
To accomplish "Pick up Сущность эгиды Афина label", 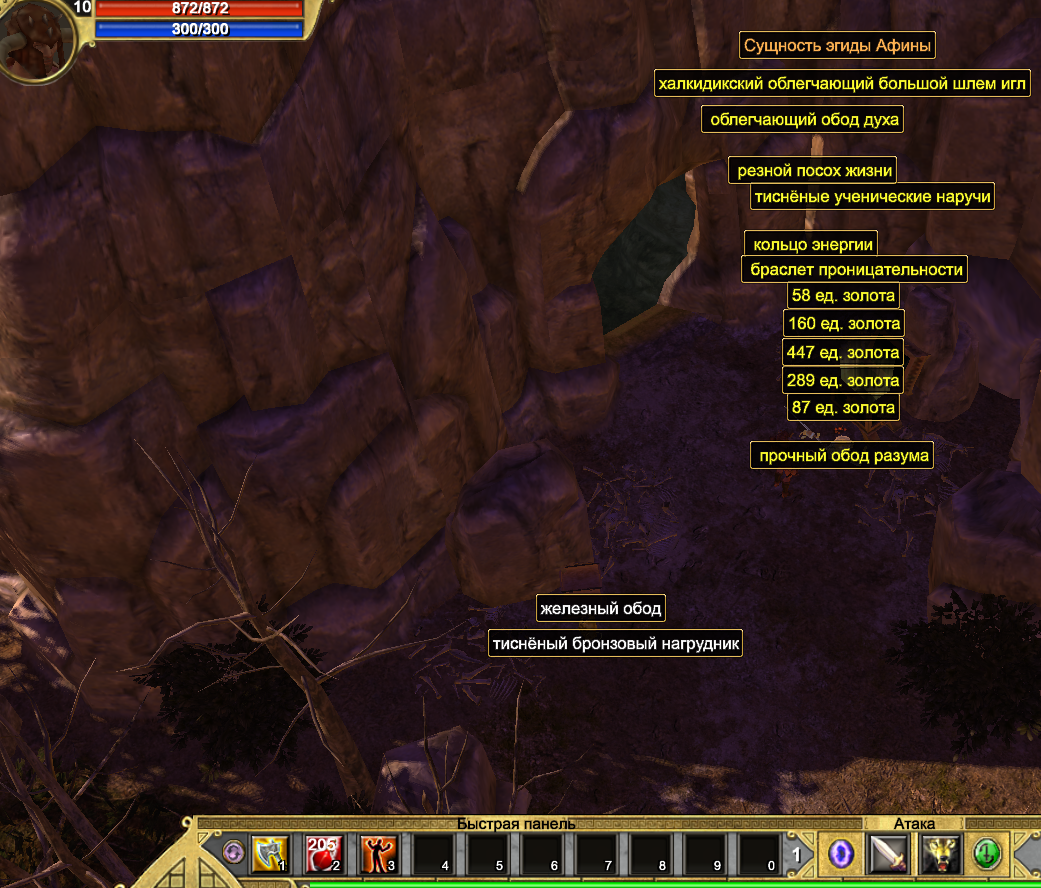I will click(838, 46).
